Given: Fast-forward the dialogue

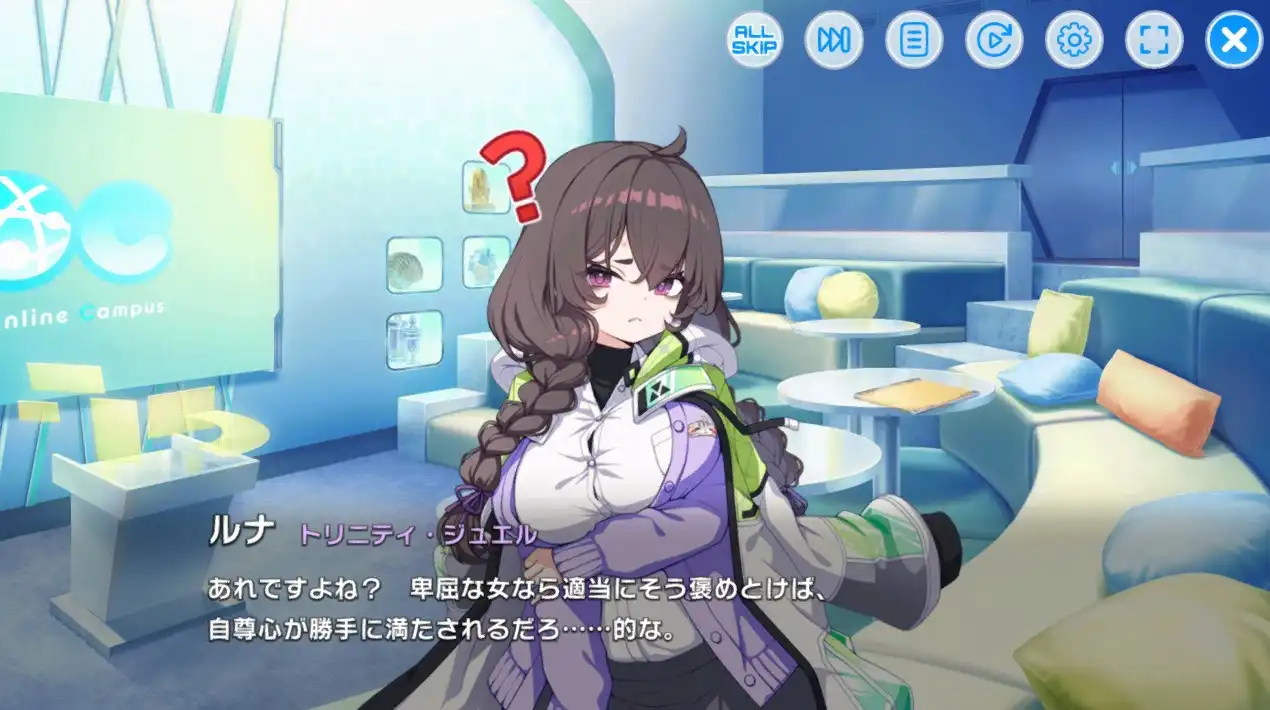Looking at the screenshot, I should (x=834, y=40).
